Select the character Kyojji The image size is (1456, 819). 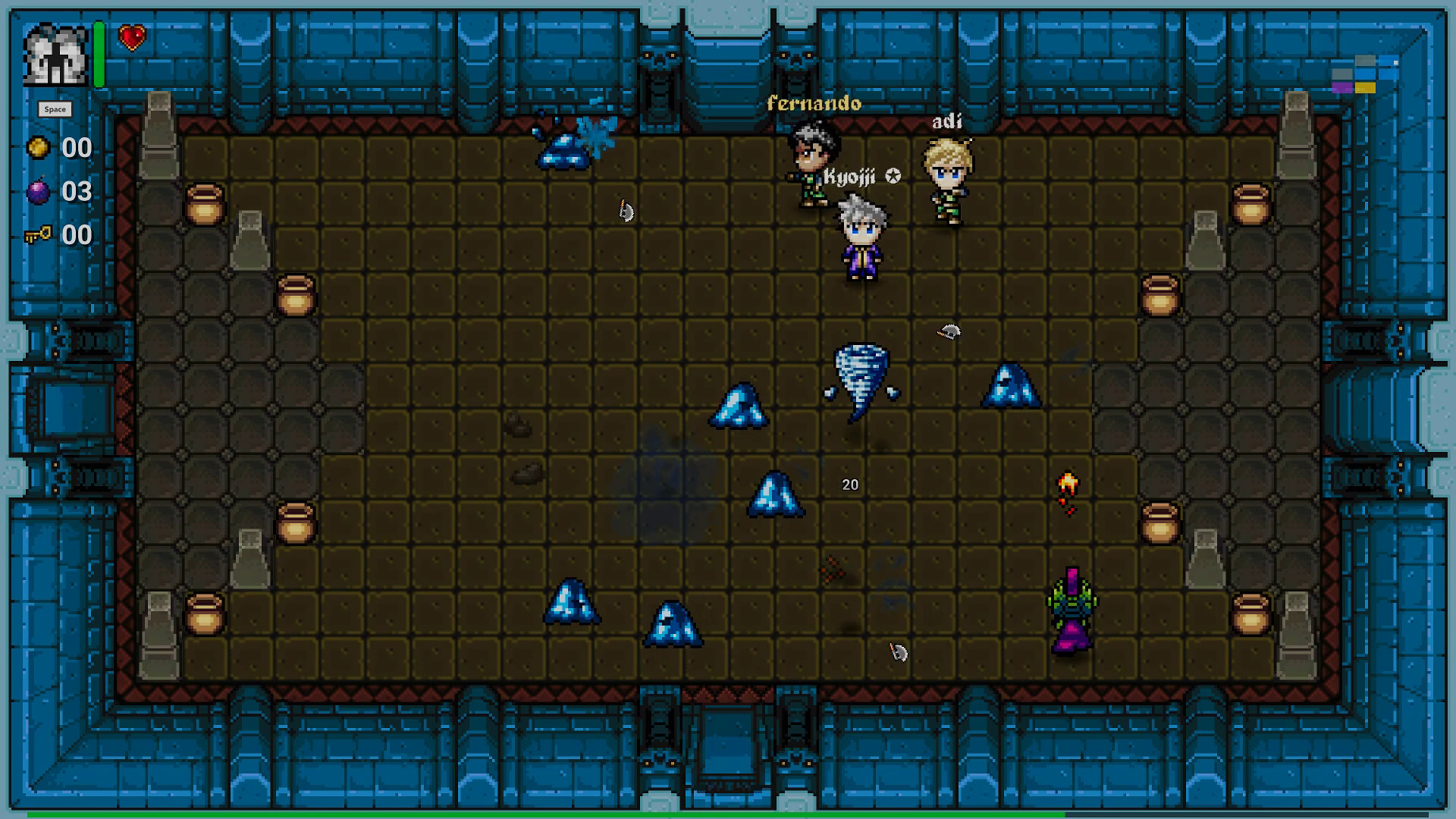tap(864, 235)
